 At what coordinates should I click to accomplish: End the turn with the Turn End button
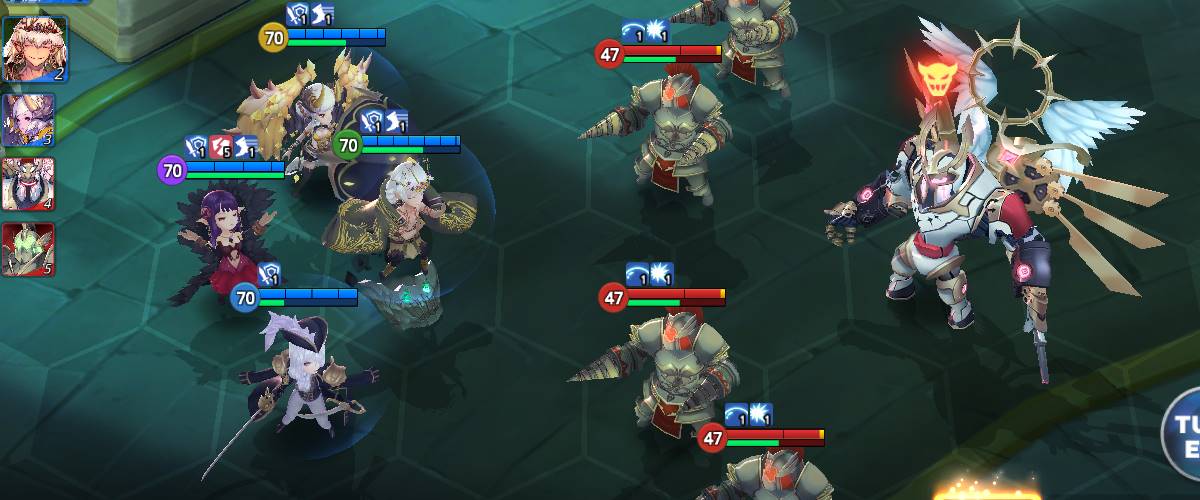pyautogui.click(x=1185, y=434)
